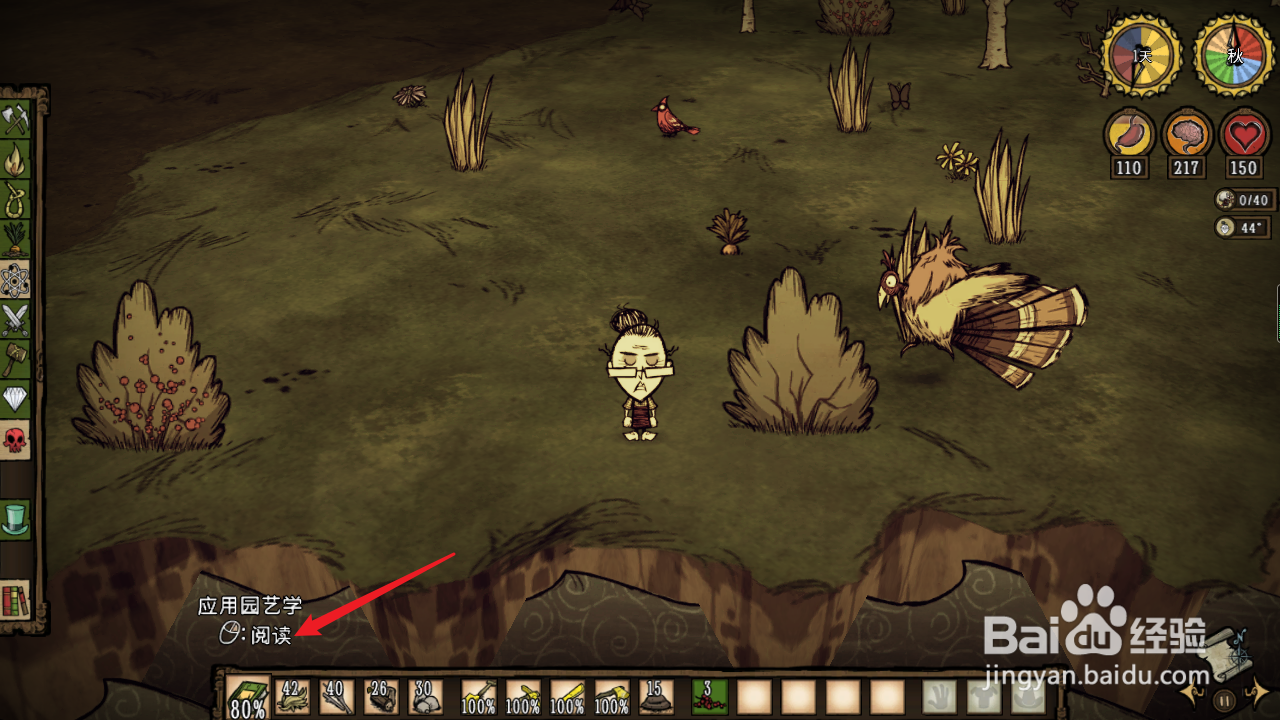1280x720 pixels.
Task: Open the Science atom tab
Action: pyautogui.click(x=16, y=280)
